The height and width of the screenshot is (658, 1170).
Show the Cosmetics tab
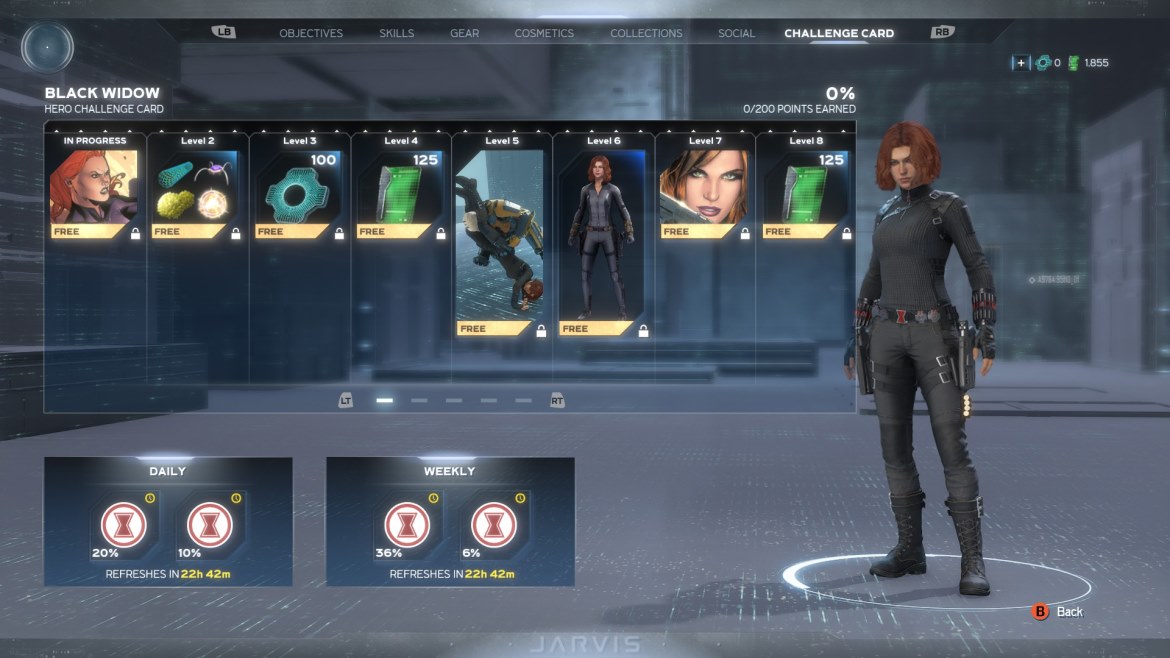click(x=544, y=33)
